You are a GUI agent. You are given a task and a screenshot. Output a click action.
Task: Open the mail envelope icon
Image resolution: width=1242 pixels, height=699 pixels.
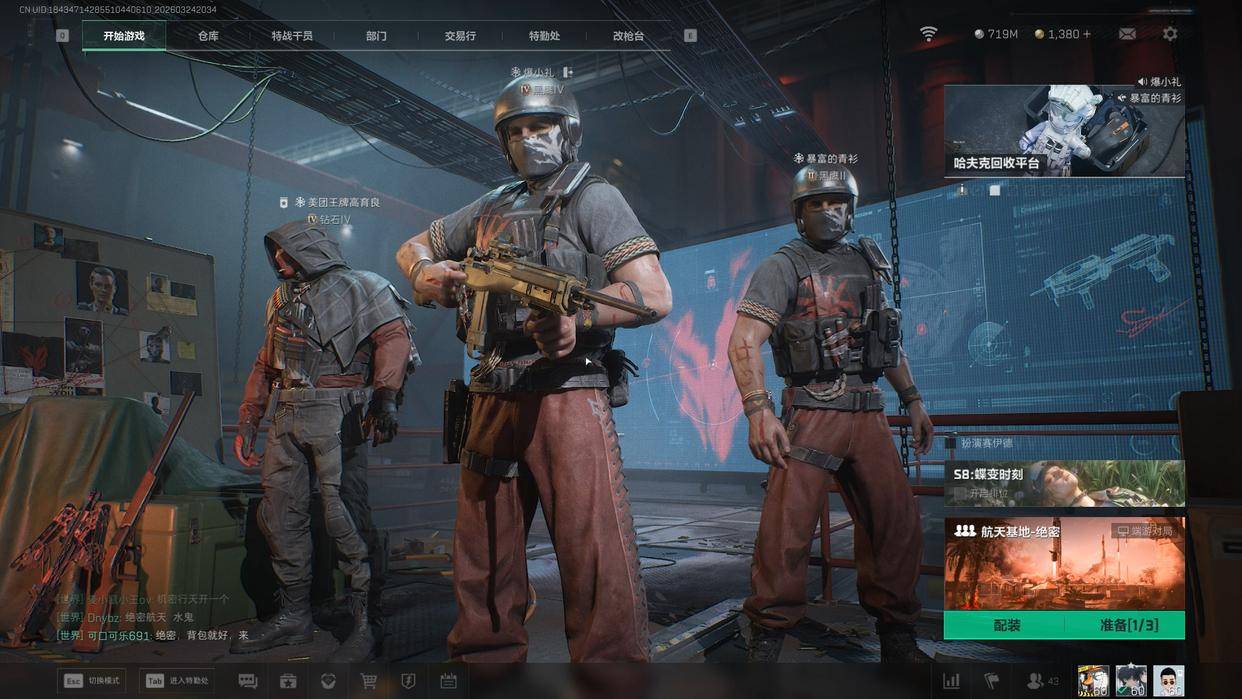(x=1127, y=34)
